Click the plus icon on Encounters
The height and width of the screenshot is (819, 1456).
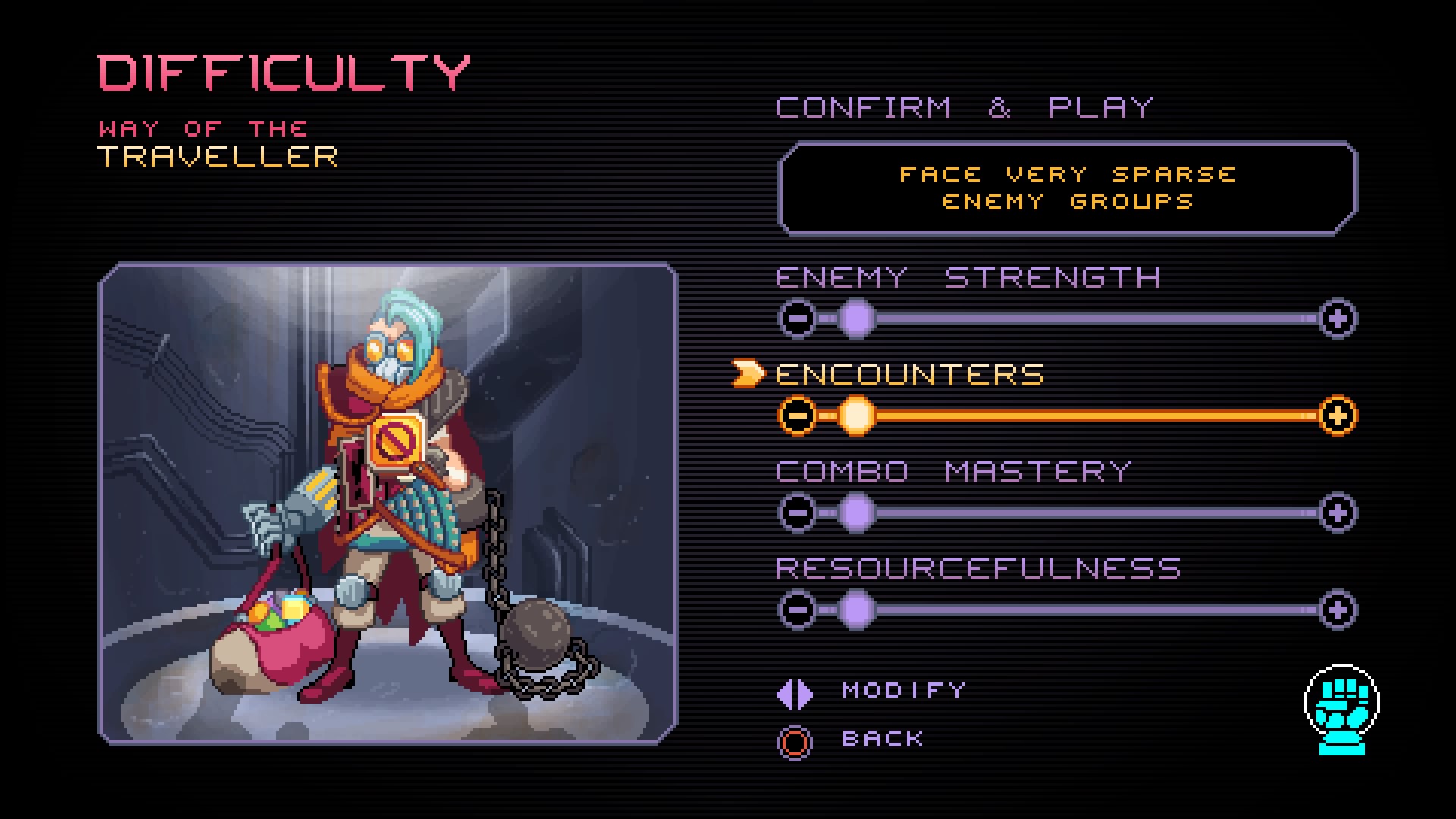tap(1337, 416)
